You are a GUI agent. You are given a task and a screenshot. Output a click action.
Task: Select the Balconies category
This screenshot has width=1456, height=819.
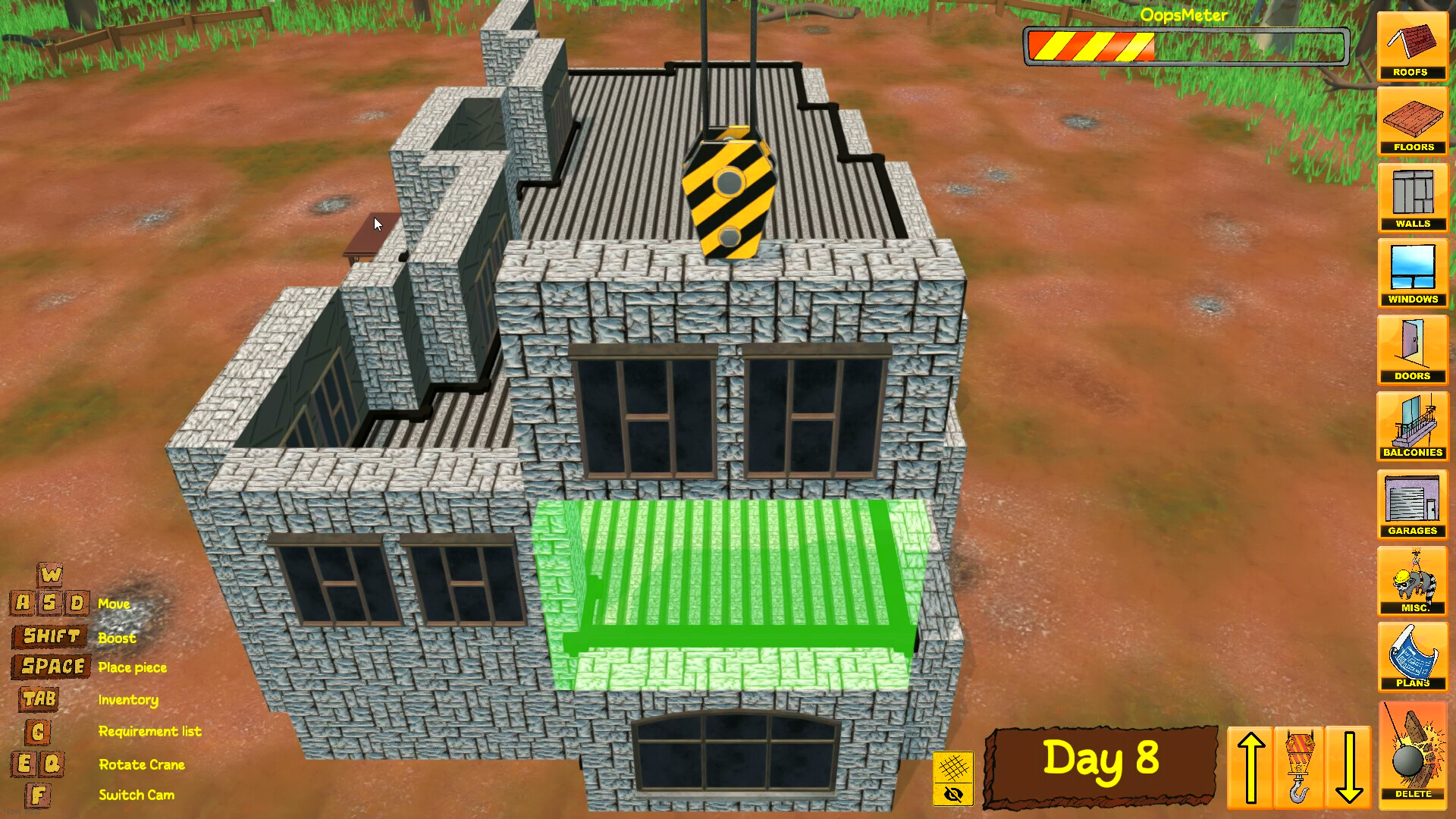pos(1412,426)
